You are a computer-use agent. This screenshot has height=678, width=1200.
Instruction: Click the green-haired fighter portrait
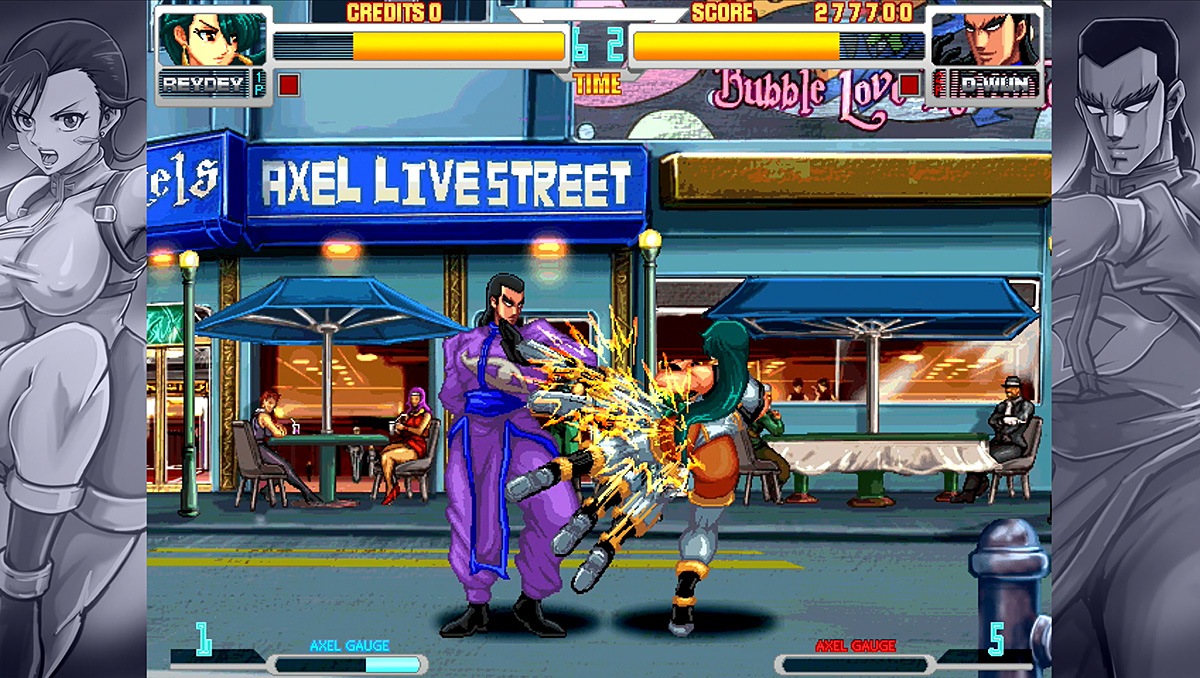(x=211, y=38)
